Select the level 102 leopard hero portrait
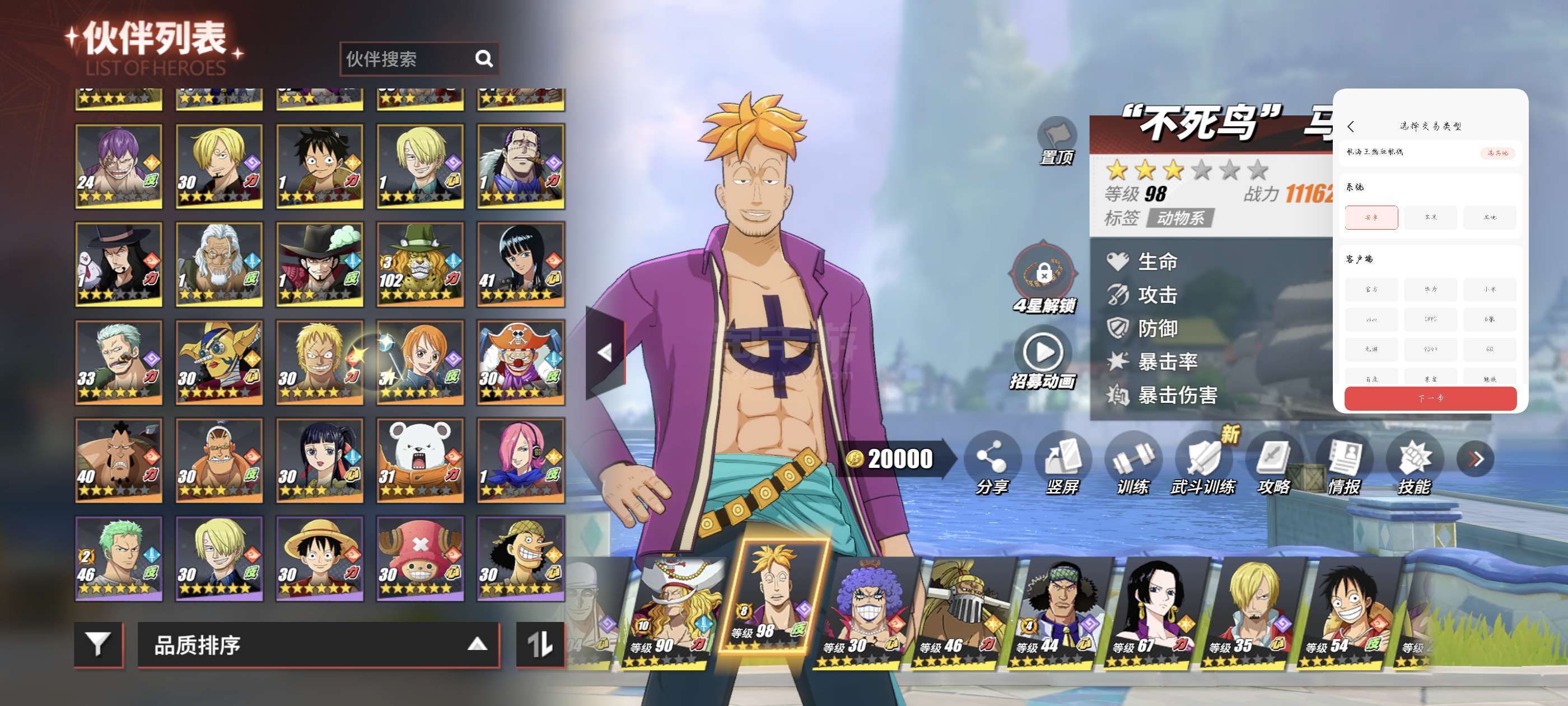The width and height of the screenshot is (1568, 706). tap(420, 264)
